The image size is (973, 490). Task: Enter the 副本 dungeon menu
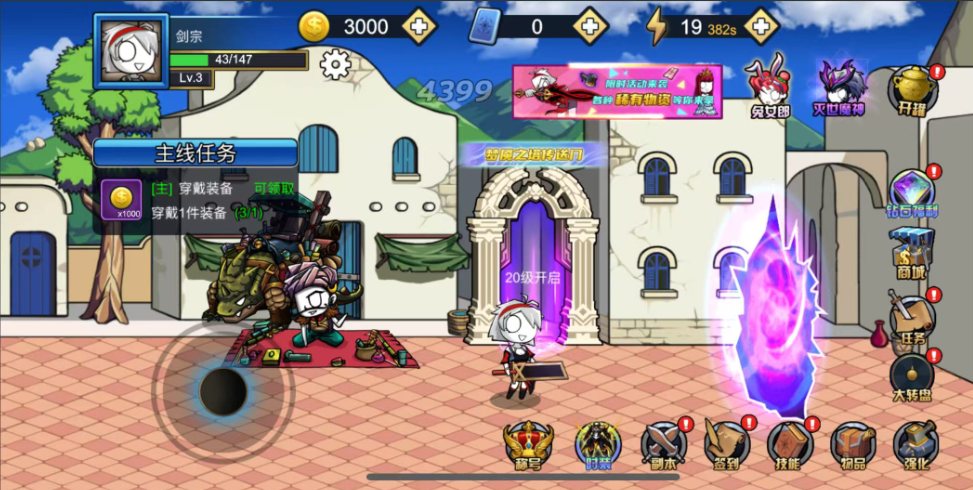662,444
